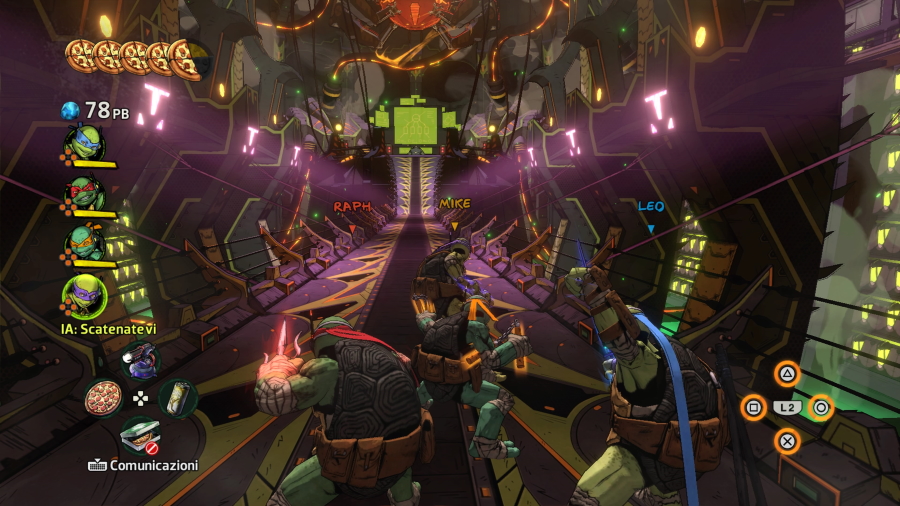Pick Donatello's purple-masked portrait
The image size is (900, 506).
click(x=84, y=295)
